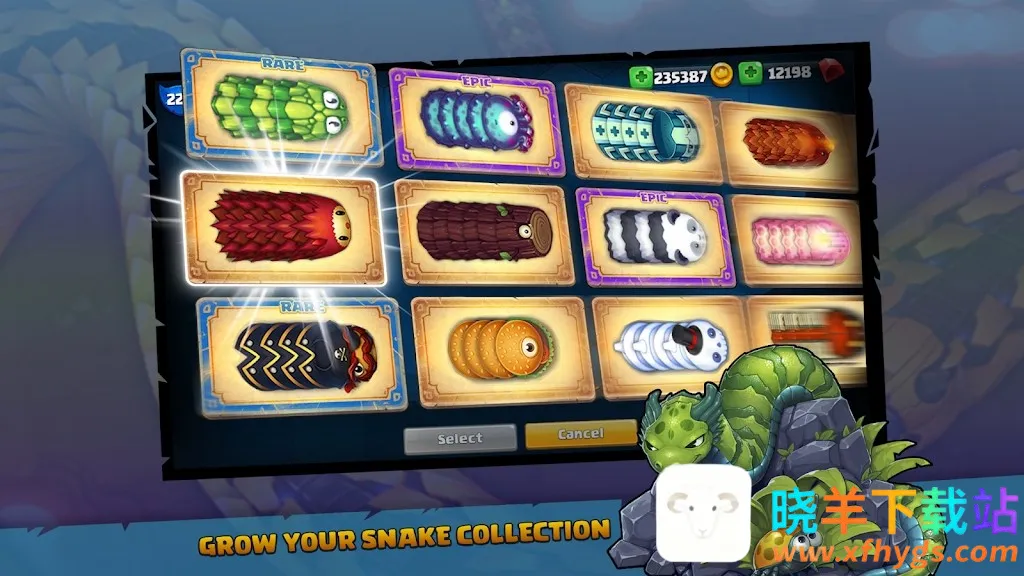Pick the teal medical cross snake card
This screenshot has height=576, width=1024.
coord(645,132)
